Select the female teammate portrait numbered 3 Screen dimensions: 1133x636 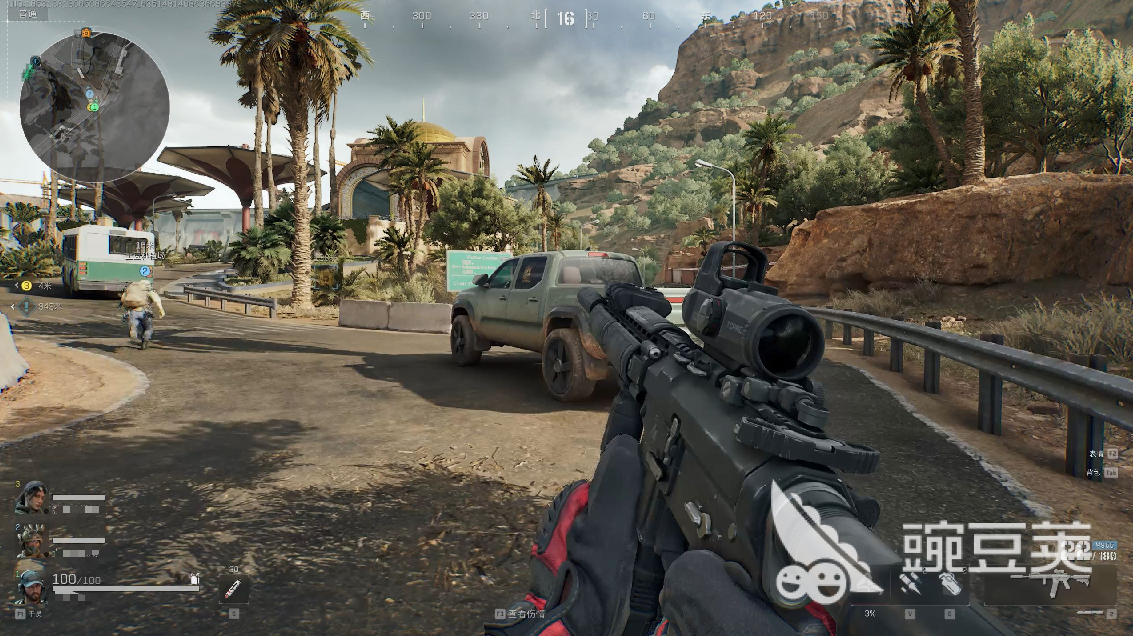[x=31, y=497]
